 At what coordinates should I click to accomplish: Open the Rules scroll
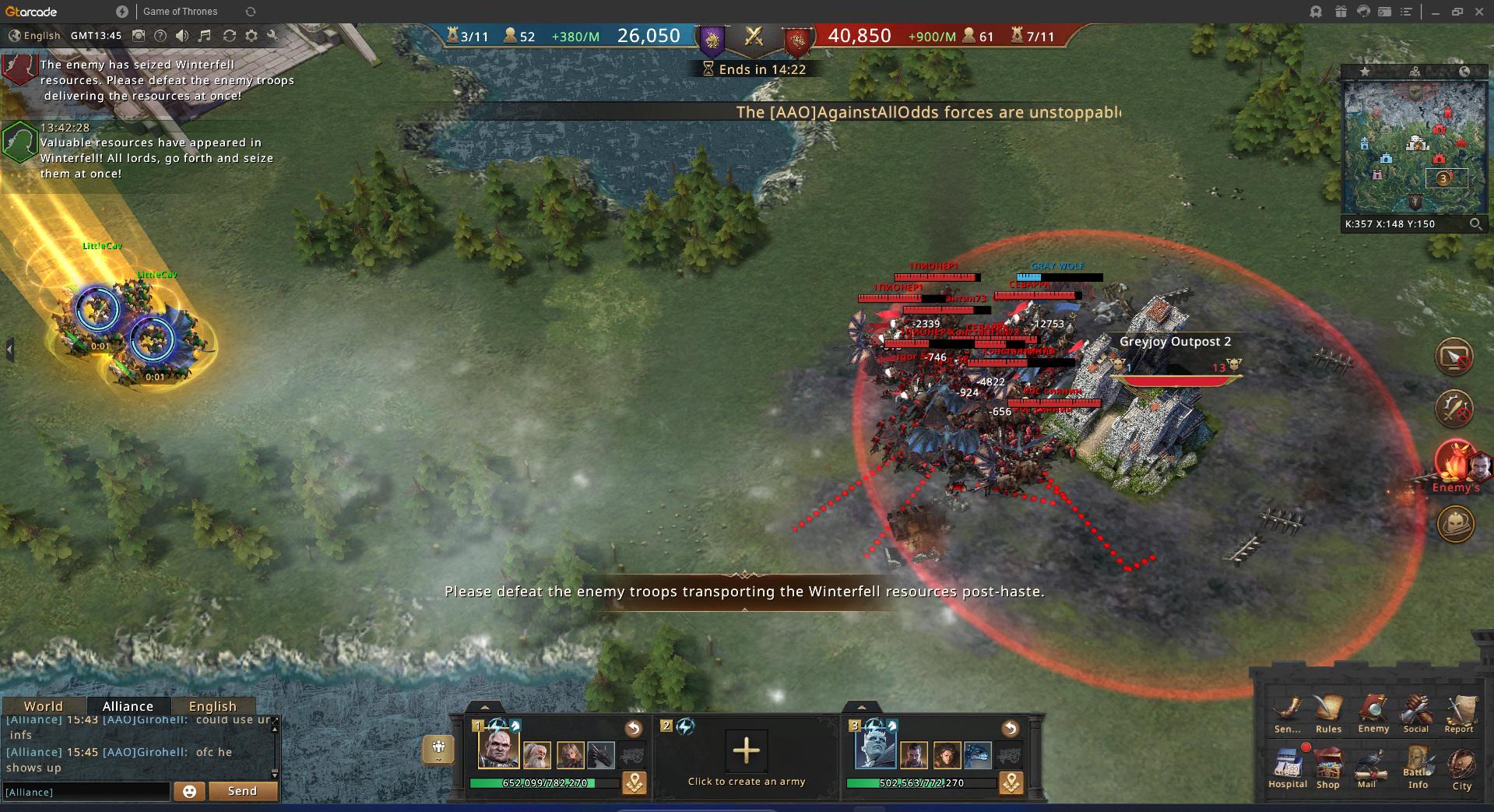1328,712
